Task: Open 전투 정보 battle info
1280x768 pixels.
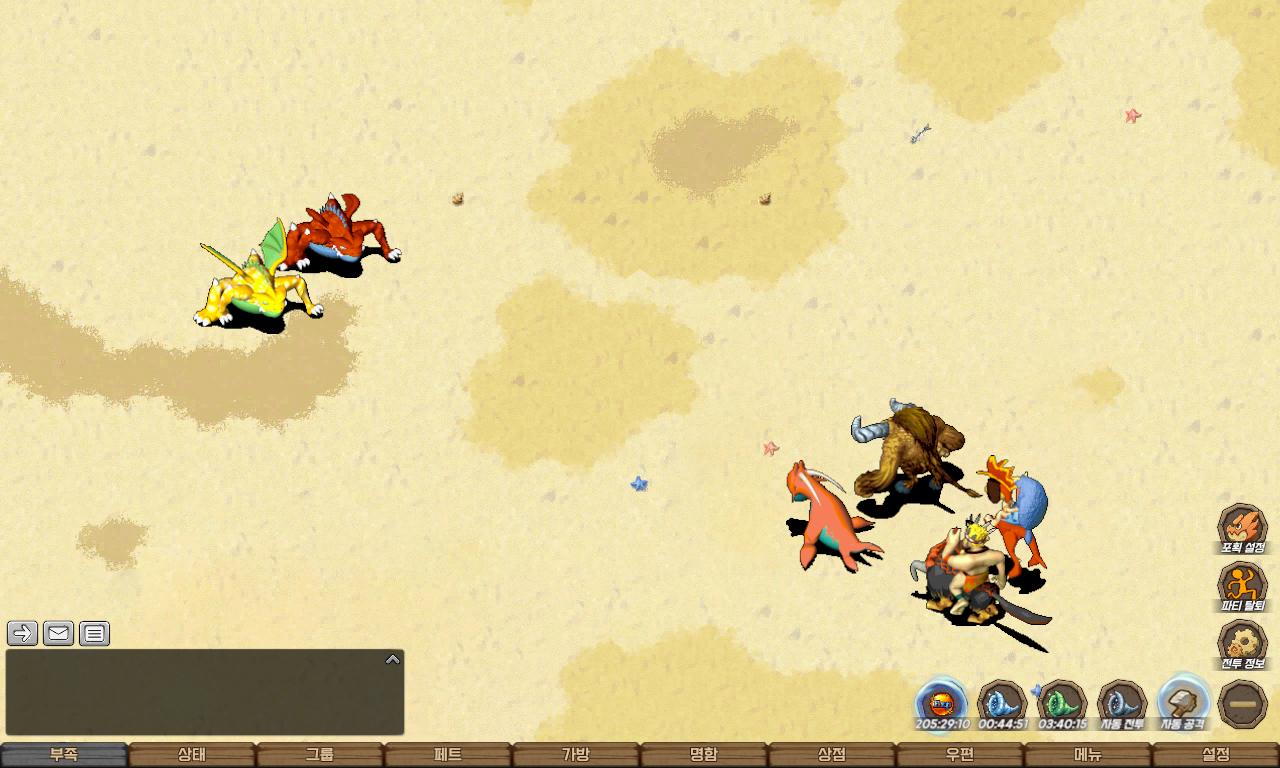Action: (x=1243, y=645)
